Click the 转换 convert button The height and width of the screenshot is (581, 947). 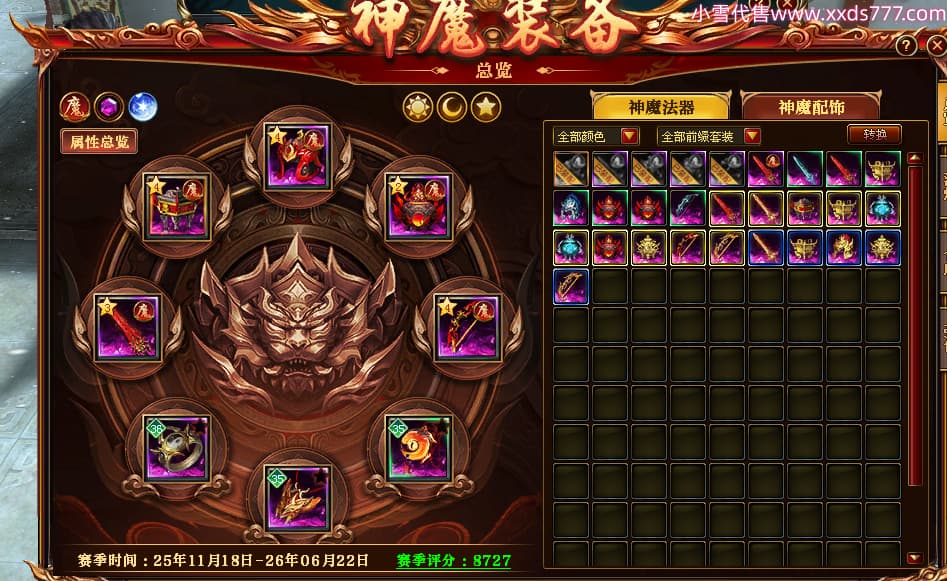point(874,134)
